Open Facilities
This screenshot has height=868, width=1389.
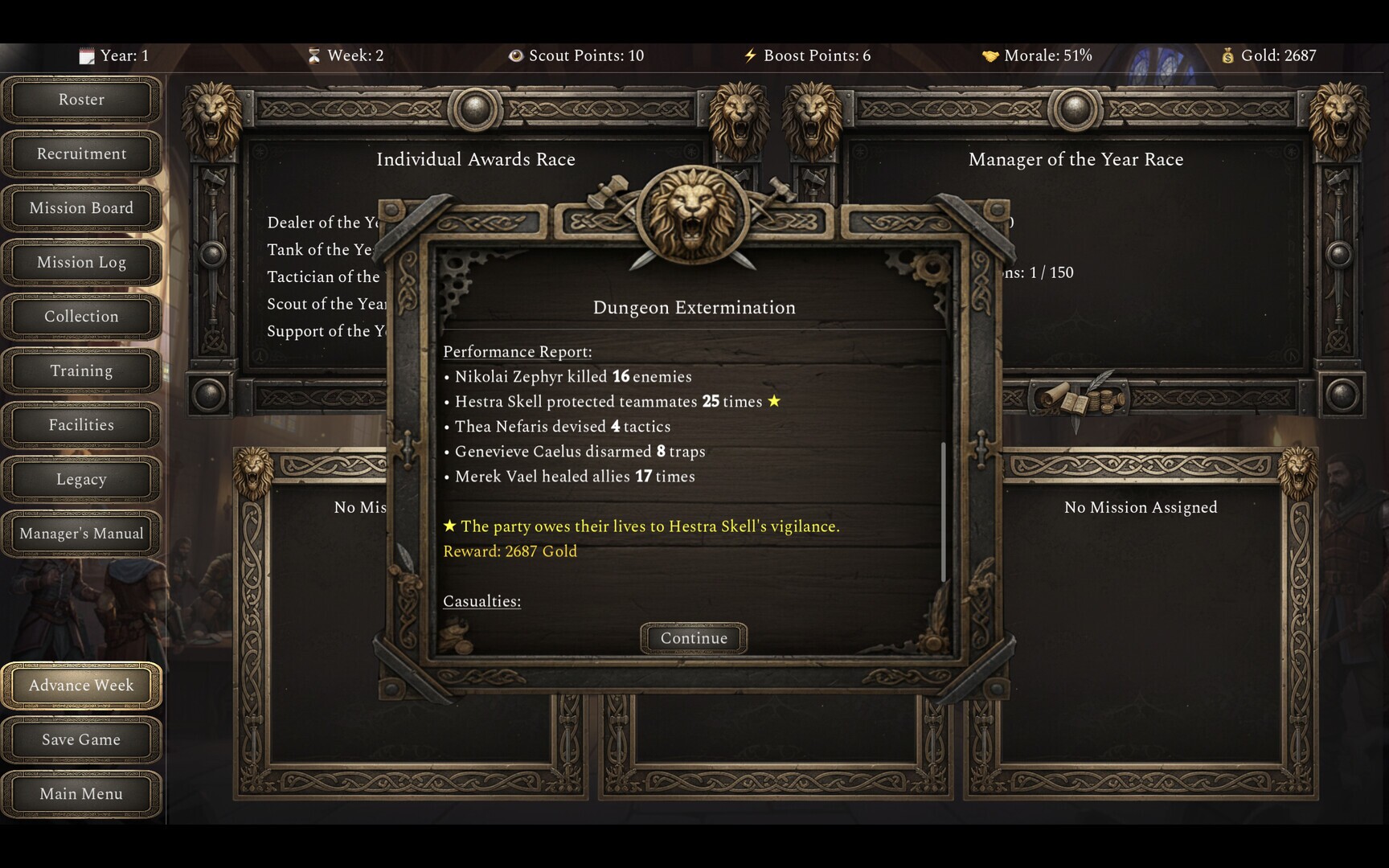pyautogui.click(x=81, y=425)
